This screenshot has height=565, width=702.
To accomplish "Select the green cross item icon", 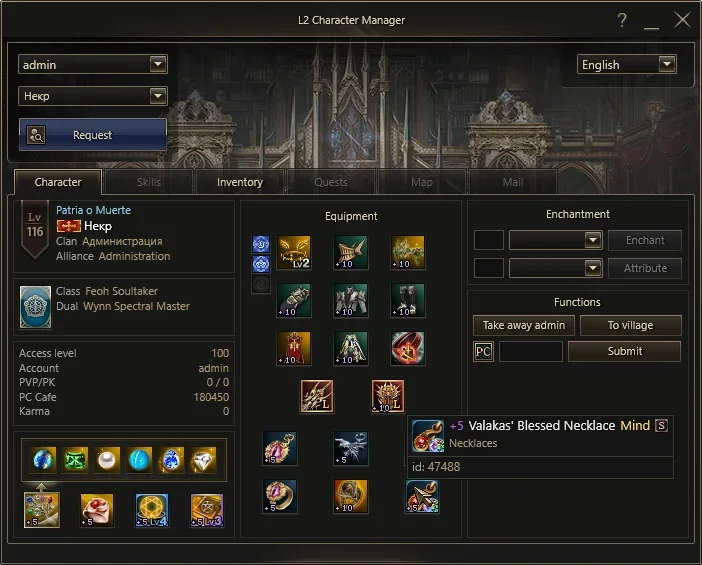I will [x=76, y=459].
